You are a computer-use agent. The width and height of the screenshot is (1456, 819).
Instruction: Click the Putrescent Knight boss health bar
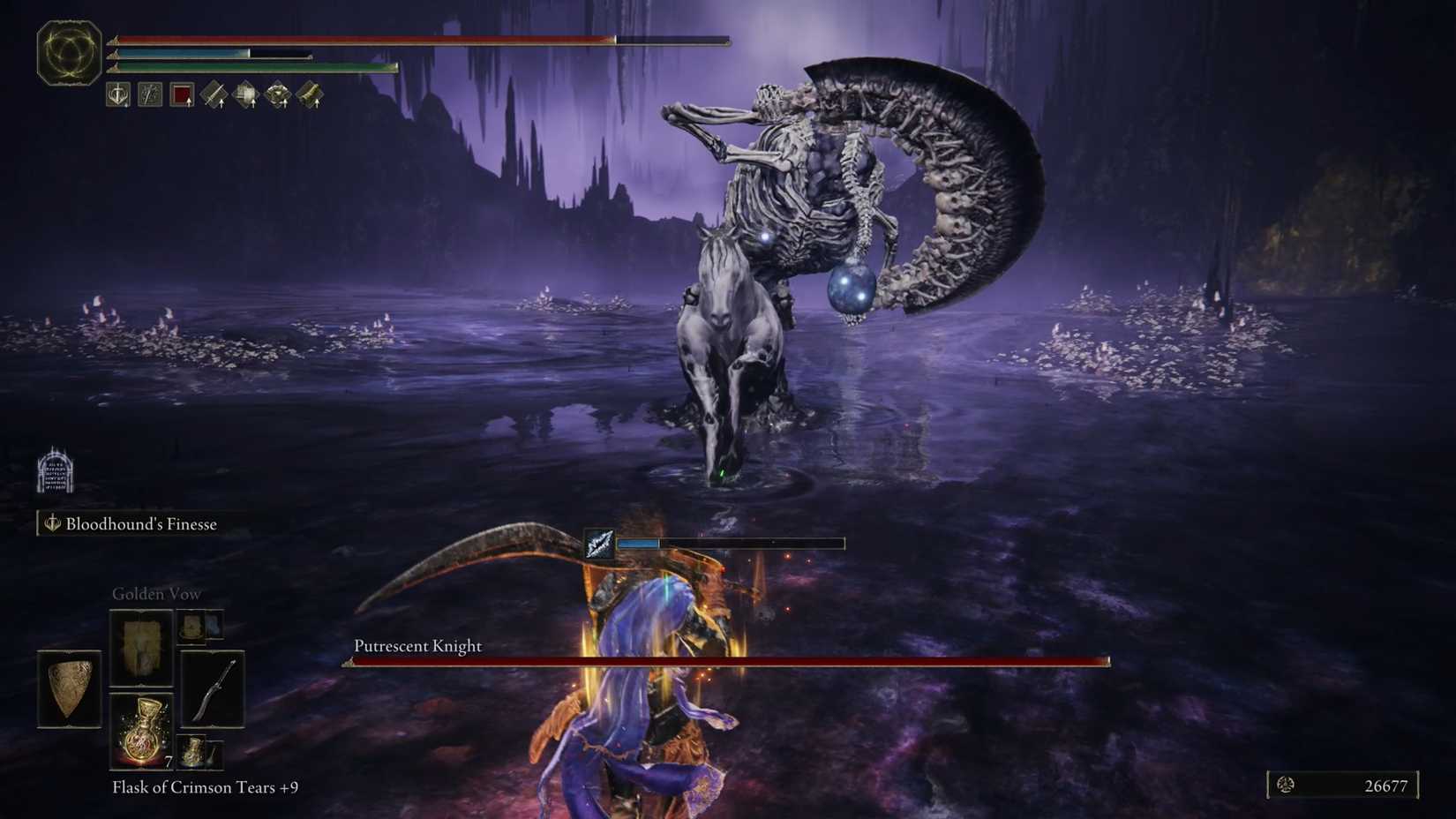[724, 661]
